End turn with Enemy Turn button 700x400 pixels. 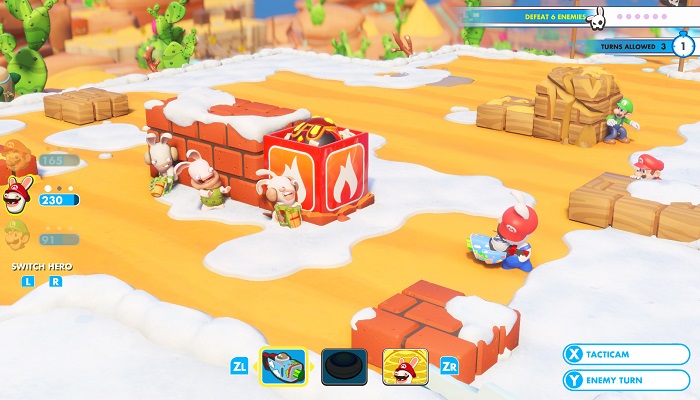(x=625, y=380)
